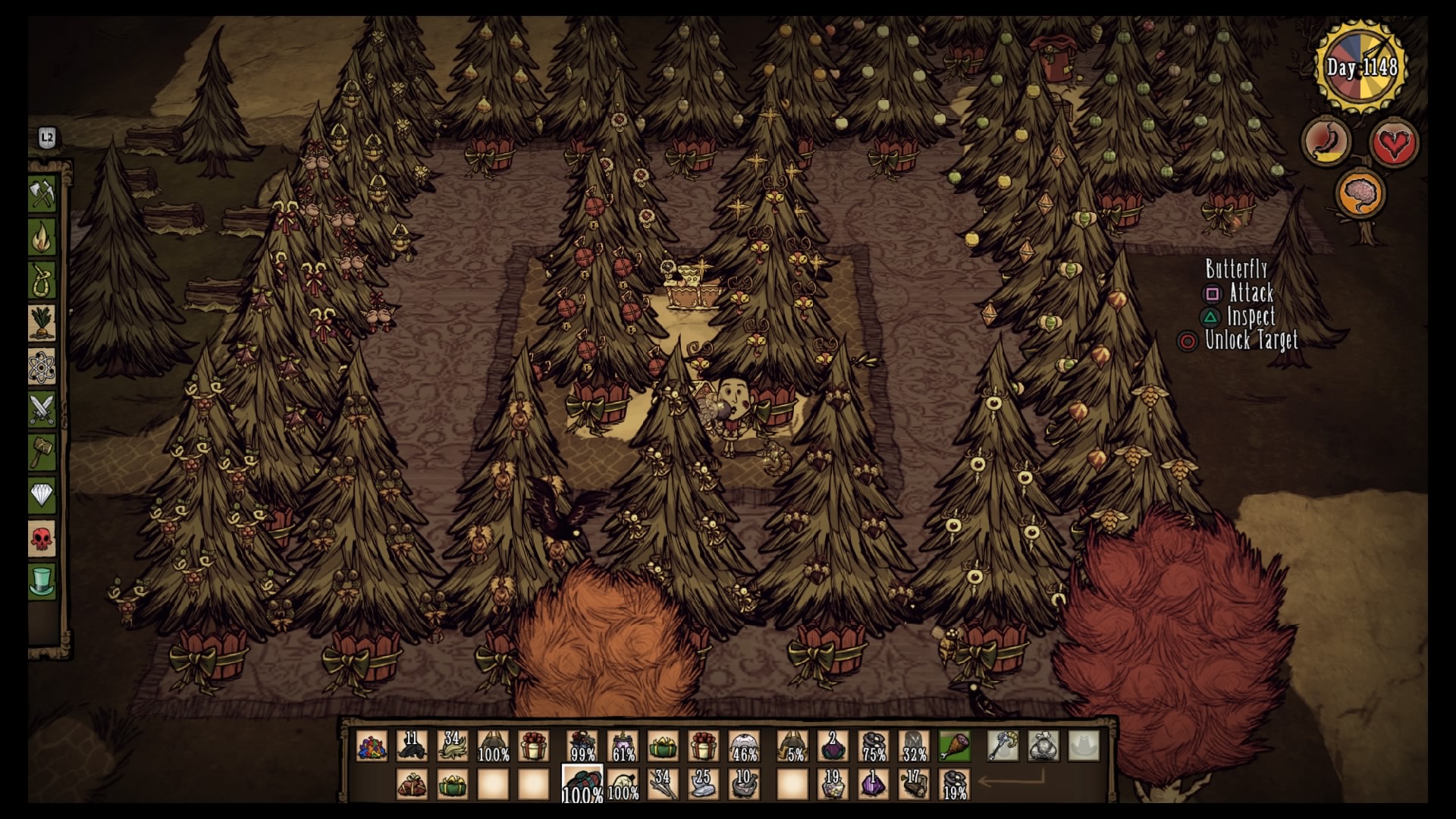Image resolution: width=1456 pixels, height=819 pixels.
Task: Open the Tools crafting tab
Action: [x=42, y=194]
